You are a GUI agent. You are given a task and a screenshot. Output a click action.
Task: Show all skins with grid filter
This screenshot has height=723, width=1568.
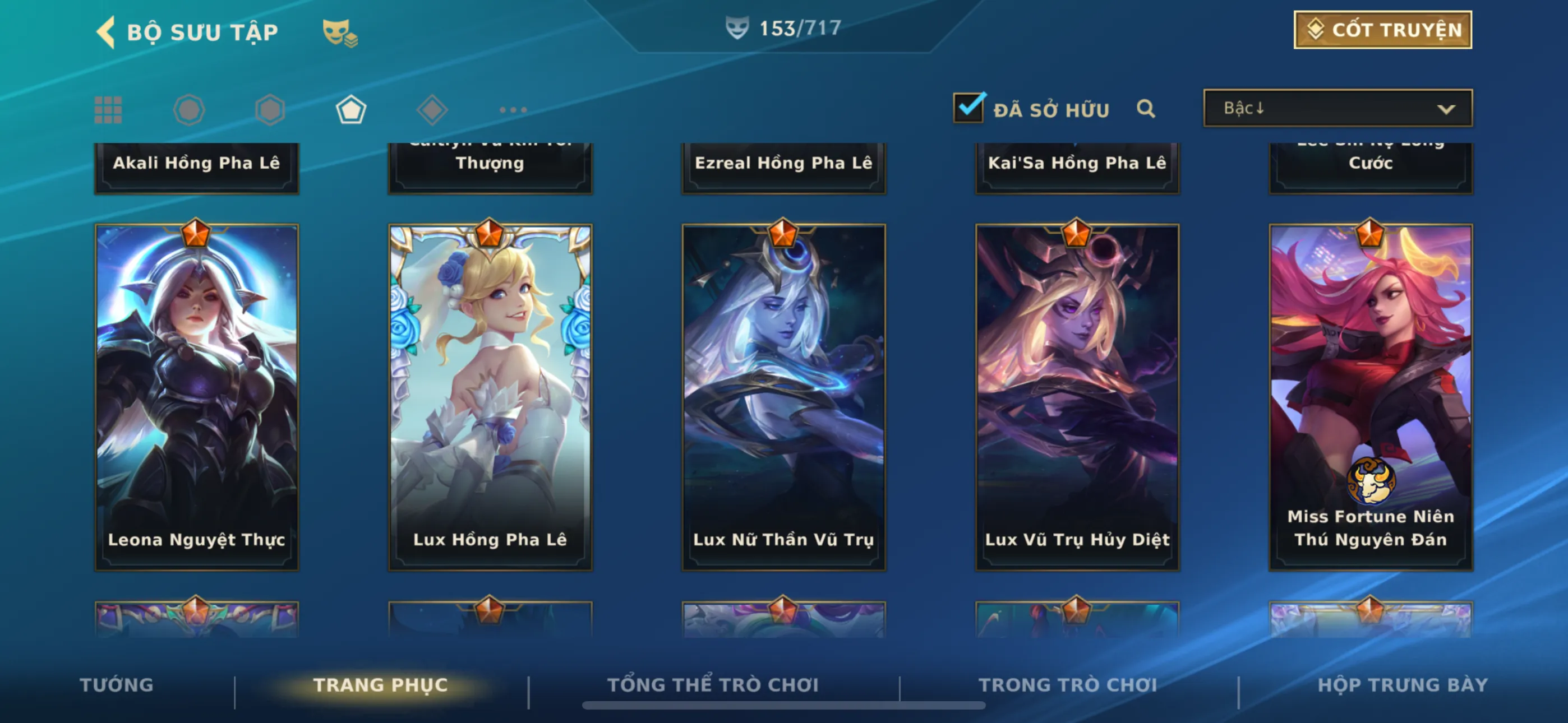click(x=108, y=110)
